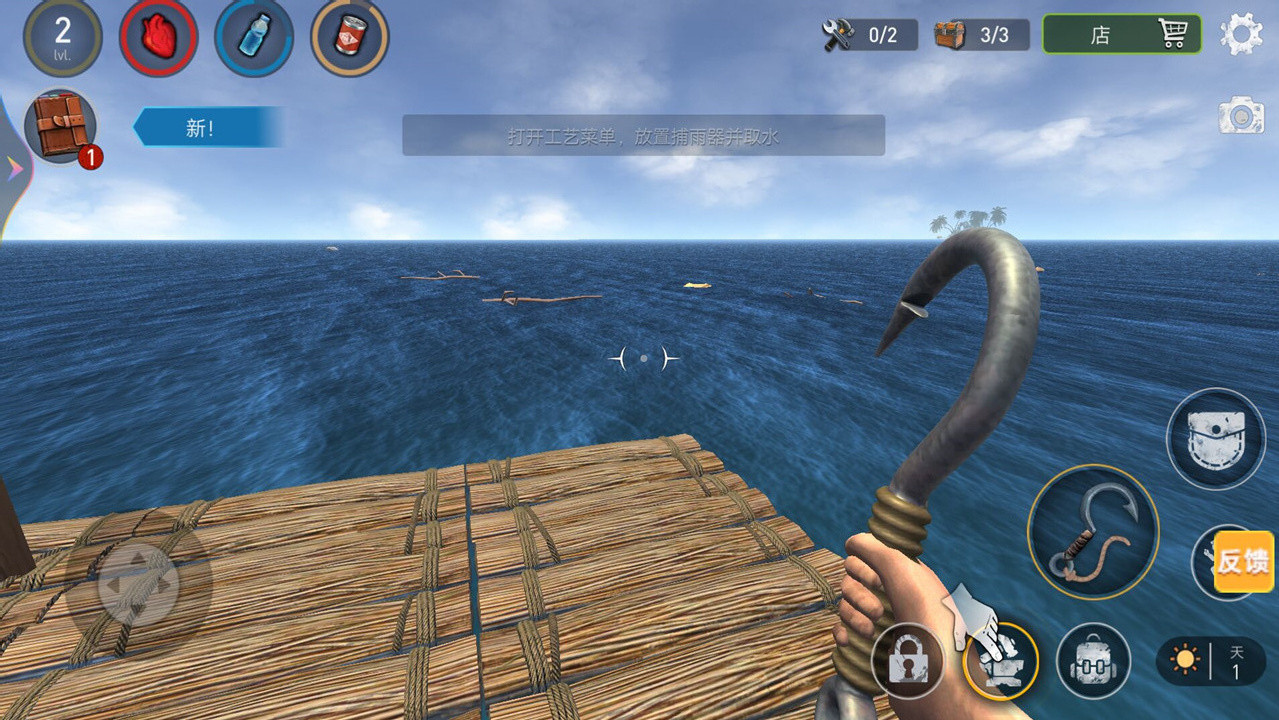Image resolution: width=1279 pixels, height=720 pixels.
Task: Open the settings gear menu
Action: [1241, 34]
